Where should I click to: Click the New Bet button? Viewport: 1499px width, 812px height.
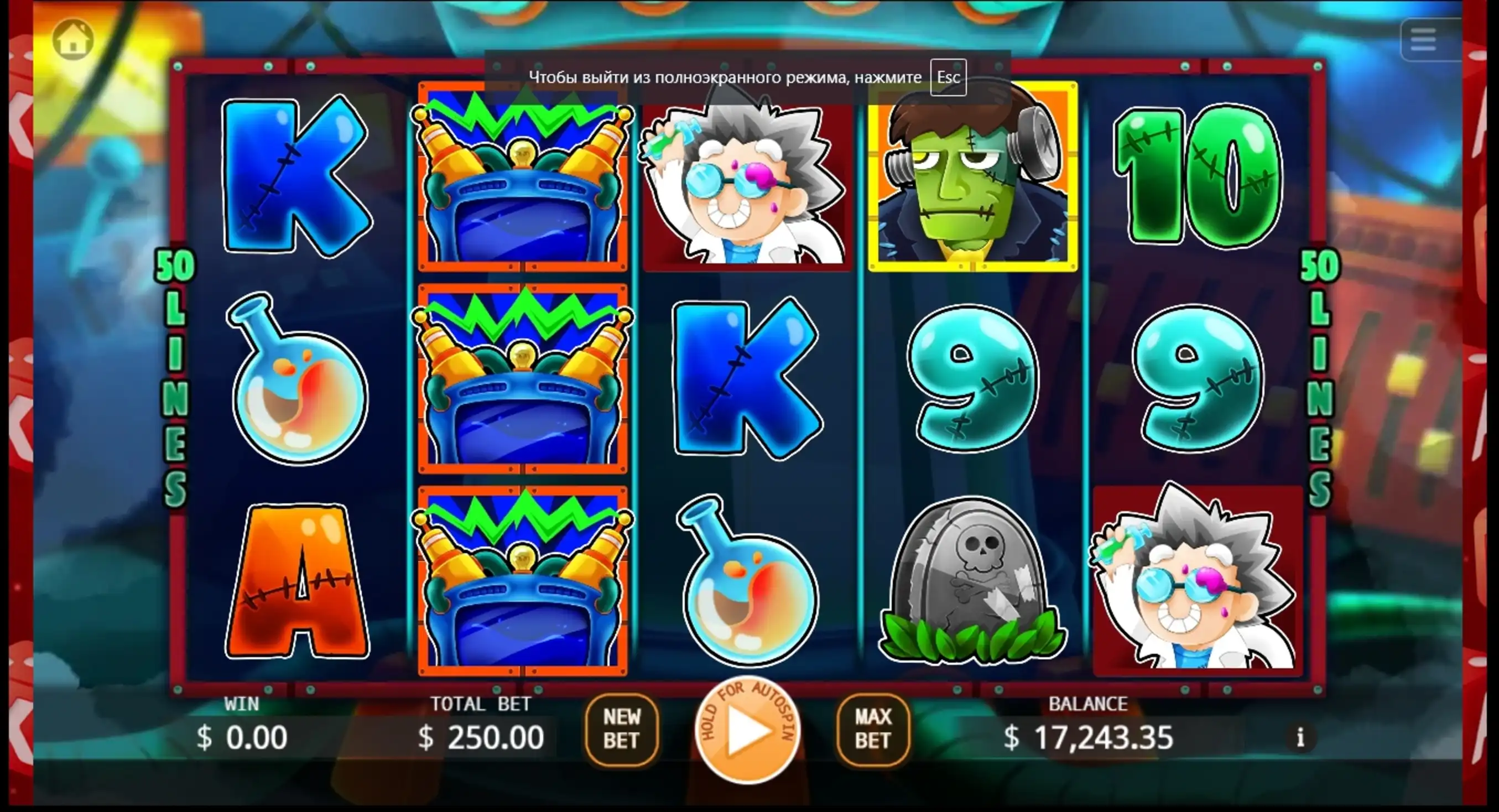tap(622, 729)
